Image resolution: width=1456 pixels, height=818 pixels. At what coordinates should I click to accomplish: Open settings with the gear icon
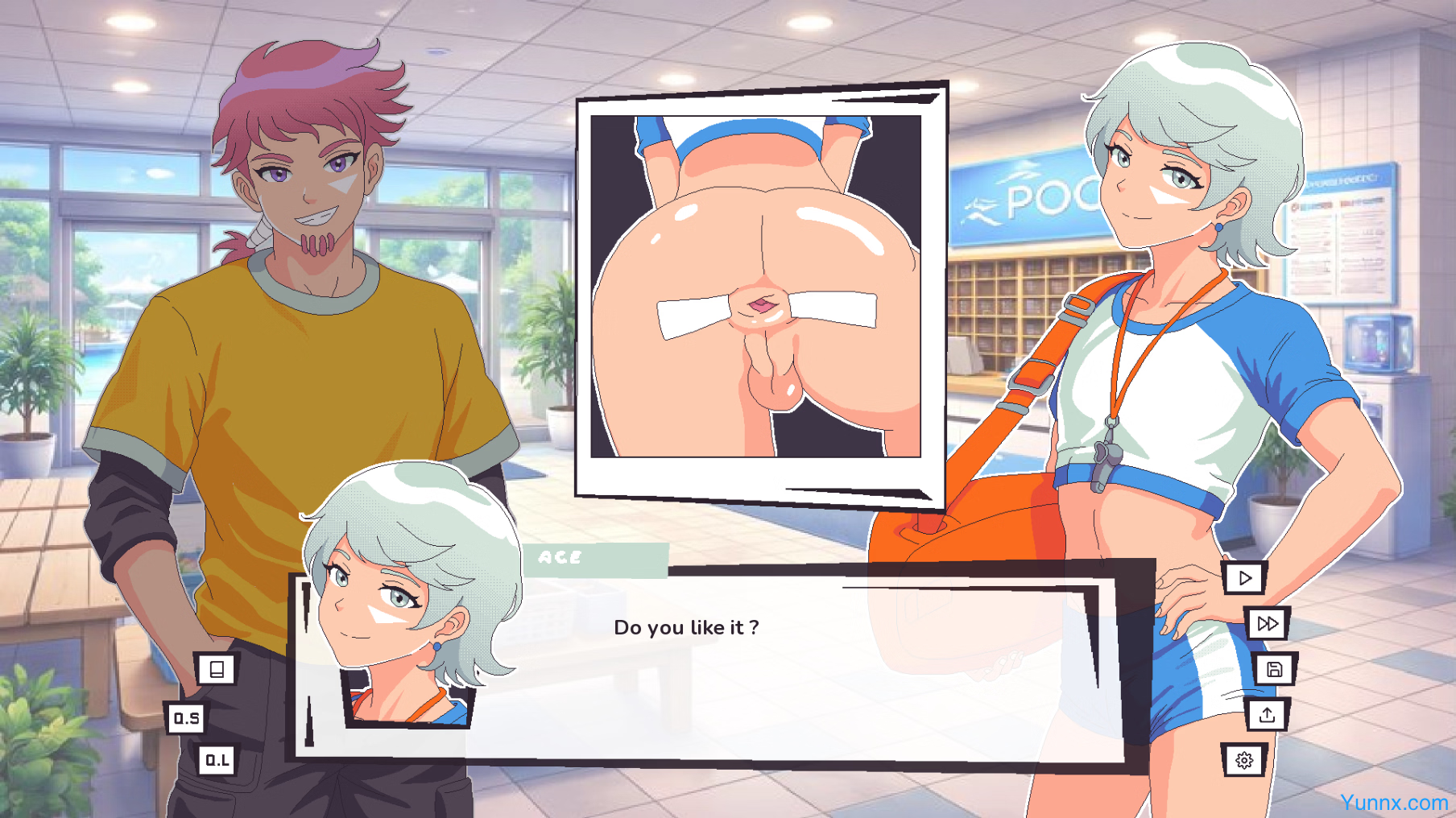point(1244,760)
